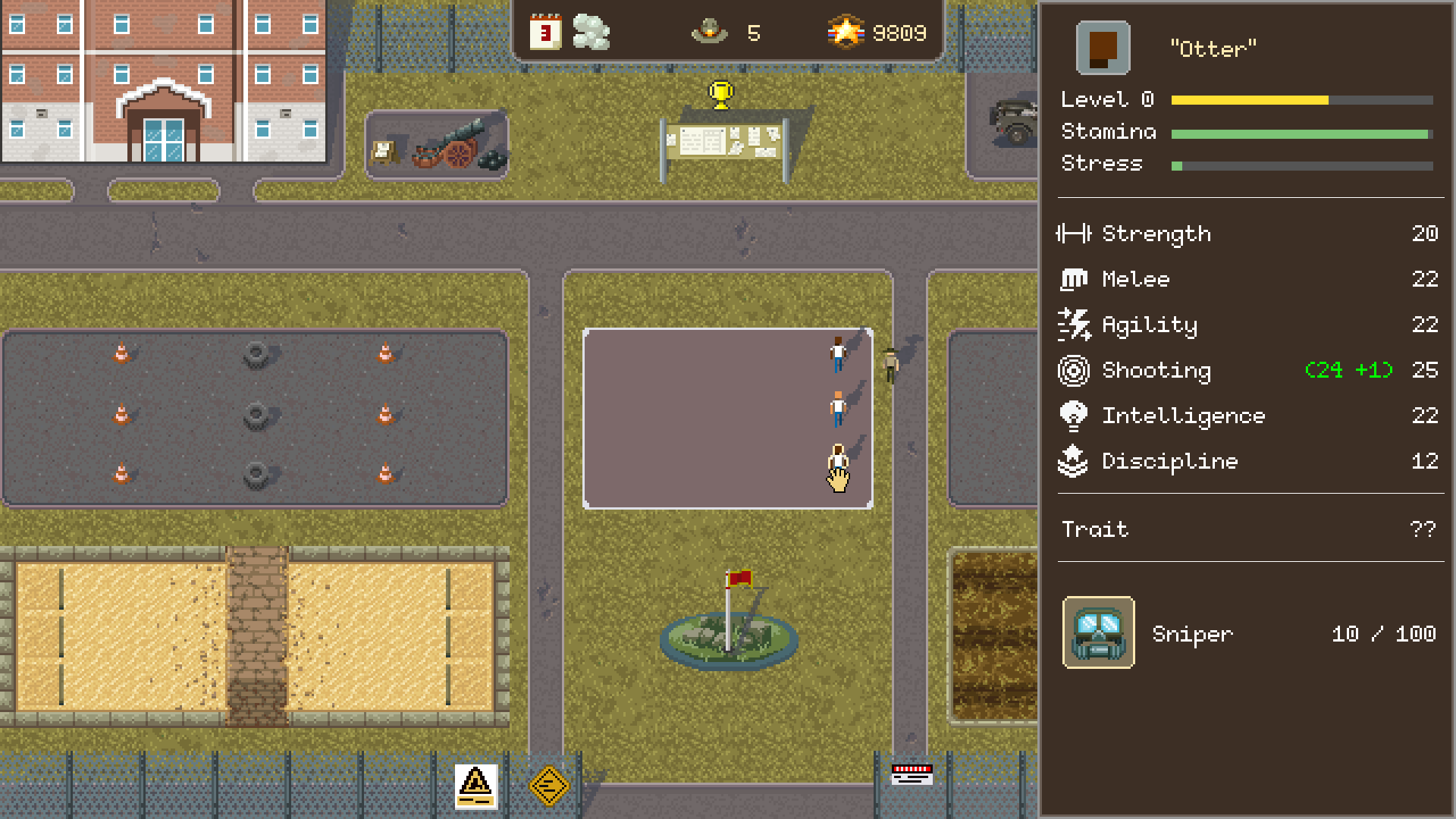Image resolution: width=1456 pixels, height=819 pixels.
Task: Click the Agility stat icon
Action: tap(1074, 325)
